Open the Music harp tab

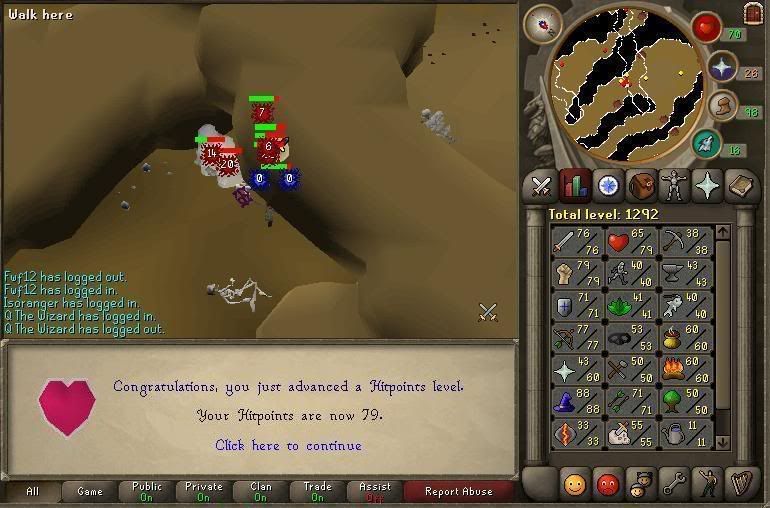click(x=741, y=484)
